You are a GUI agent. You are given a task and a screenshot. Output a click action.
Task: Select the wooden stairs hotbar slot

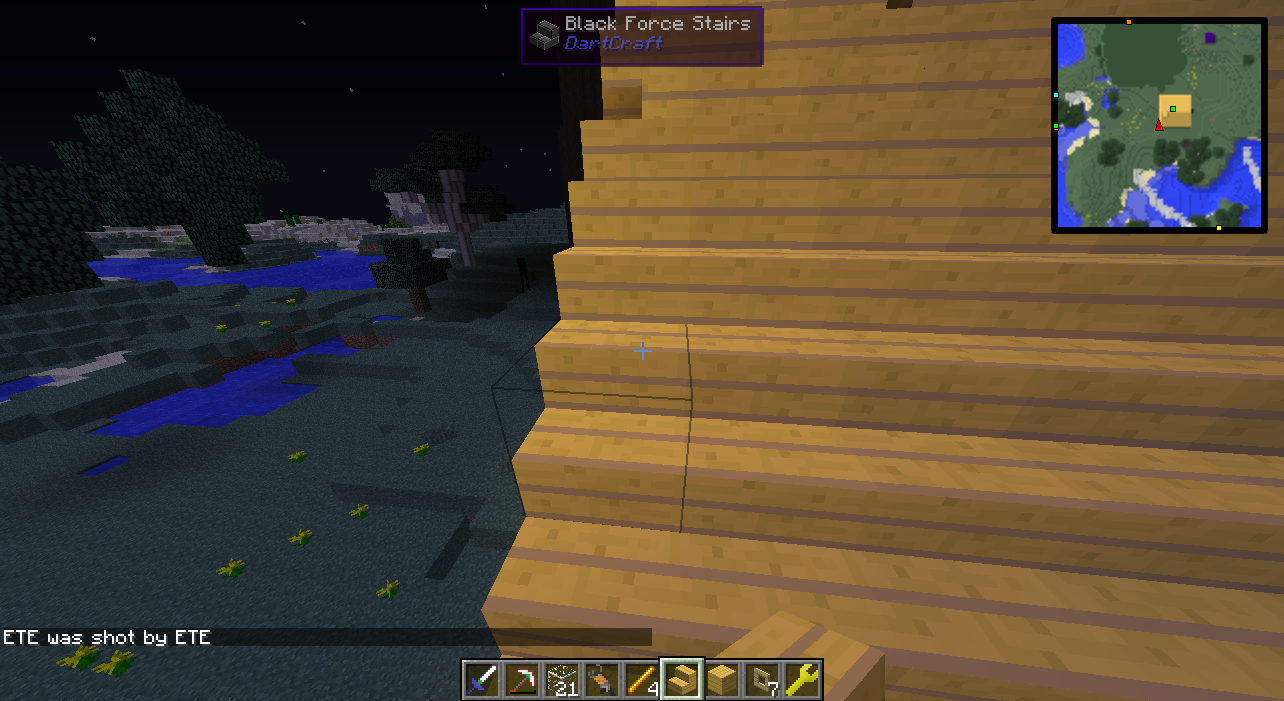pos(682,680)
